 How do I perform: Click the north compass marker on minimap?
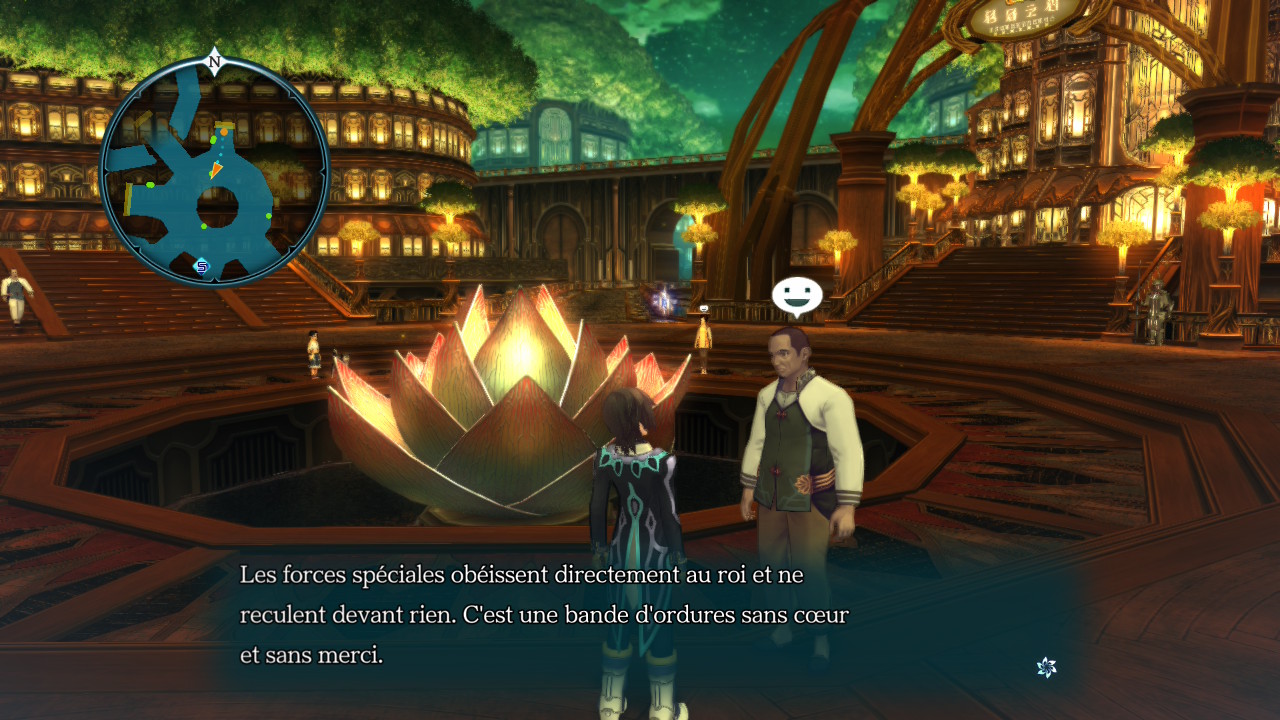click(214, 62)
